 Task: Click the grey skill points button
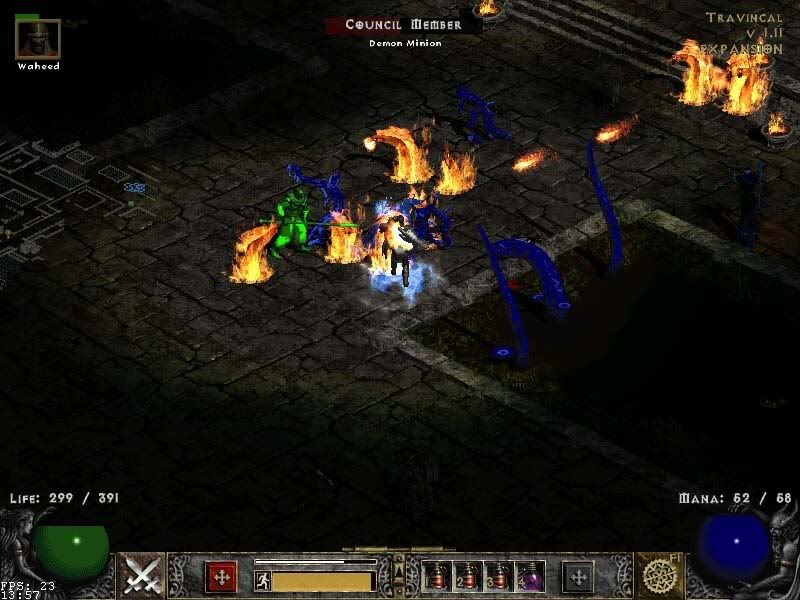pyautogui.click(x=578, y=577)
